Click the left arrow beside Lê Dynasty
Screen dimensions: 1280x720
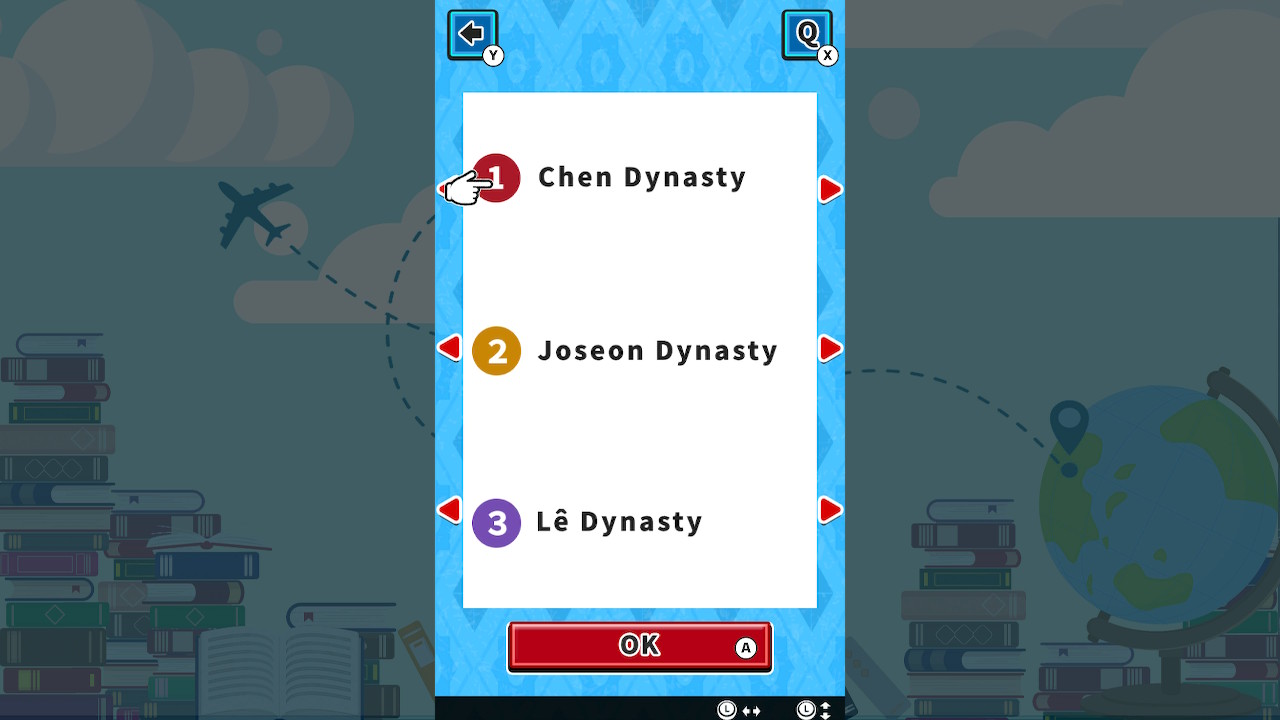tap(449, 510)
